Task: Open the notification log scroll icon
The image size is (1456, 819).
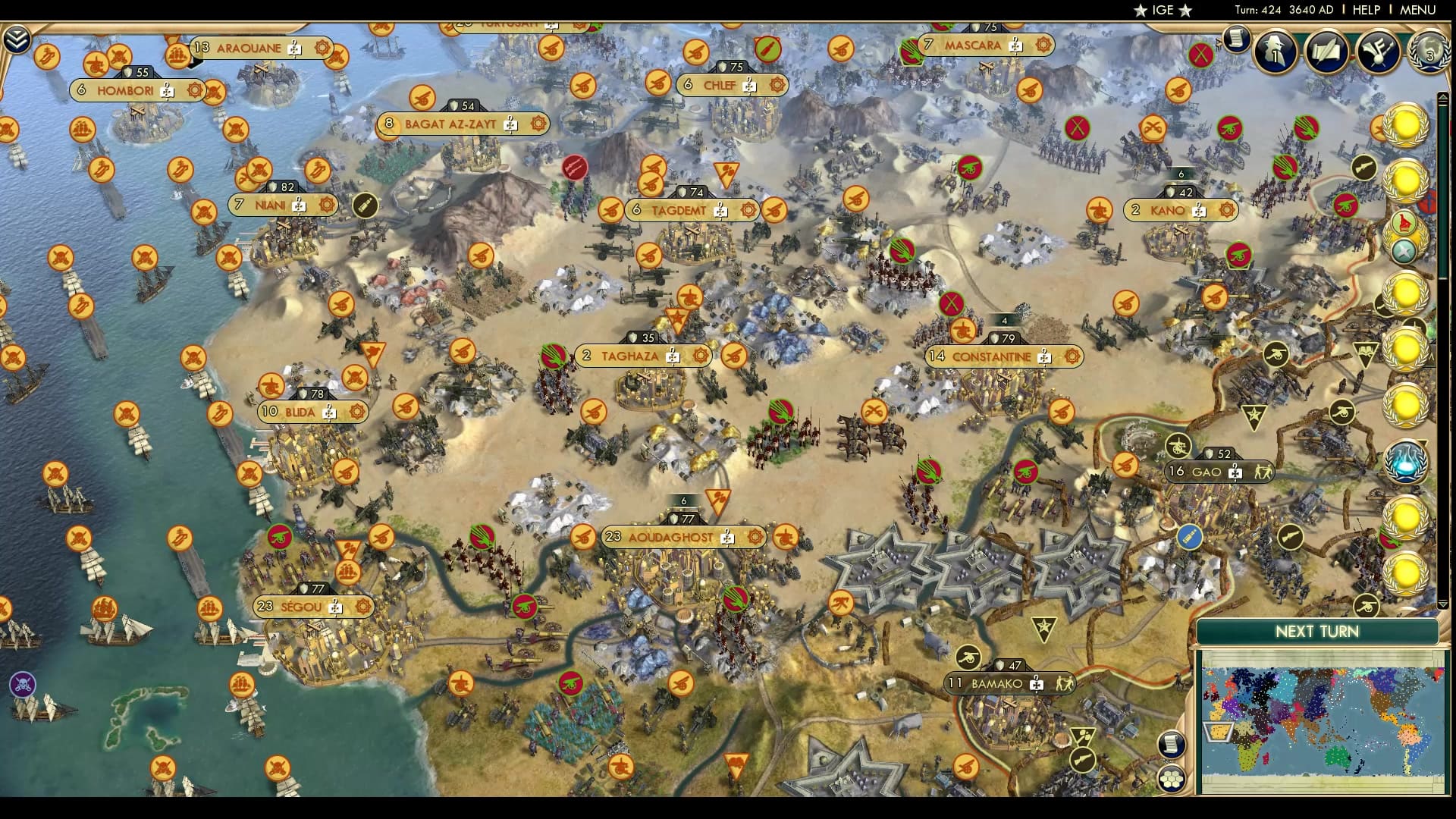Action: tap(1236, 38)
